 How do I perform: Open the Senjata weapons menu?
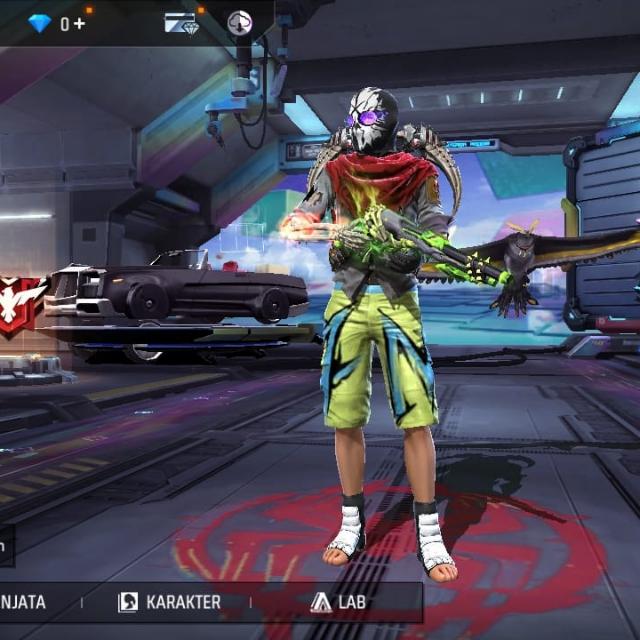[24, 602]
